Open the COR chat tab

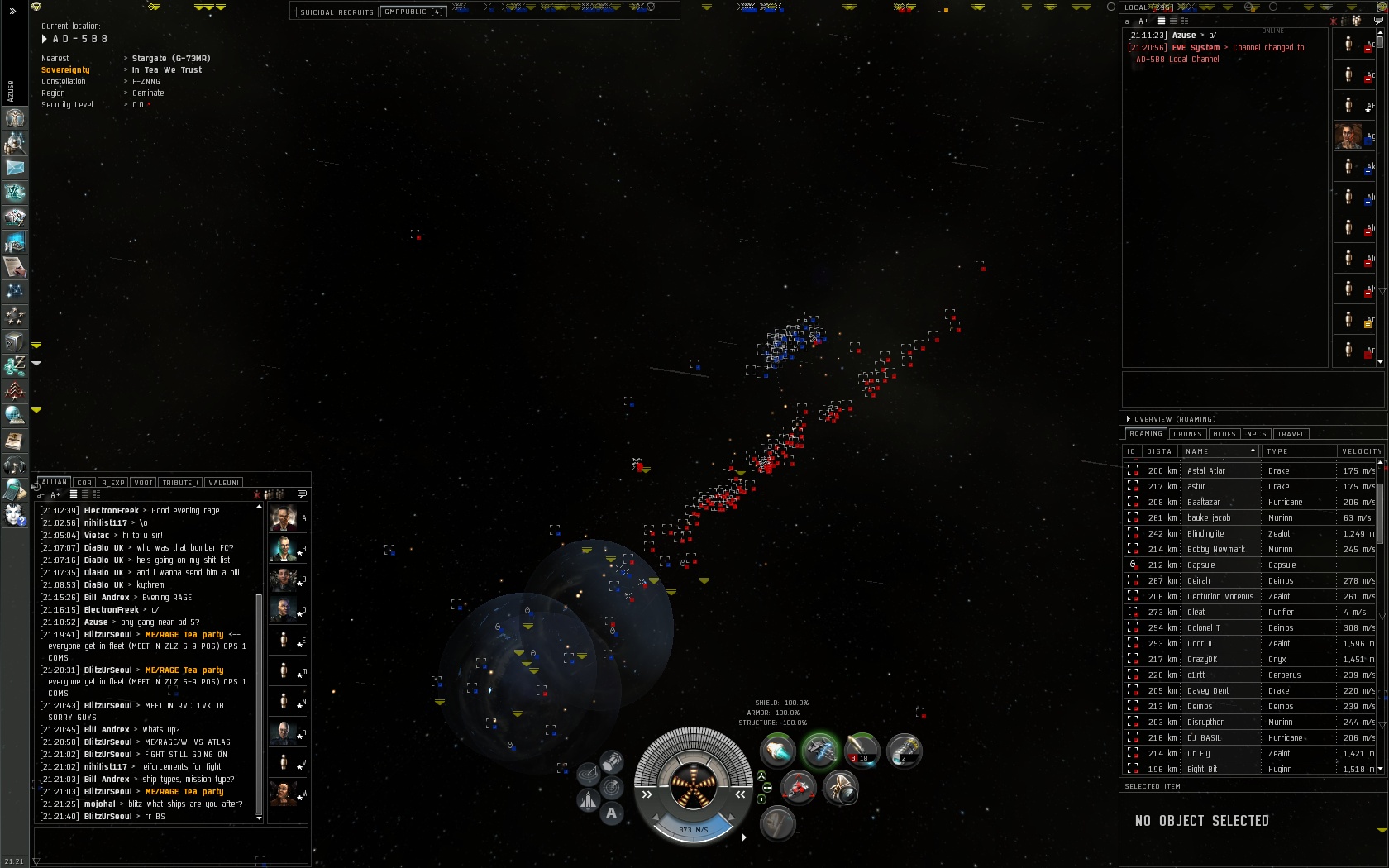(x=84, y=483)
